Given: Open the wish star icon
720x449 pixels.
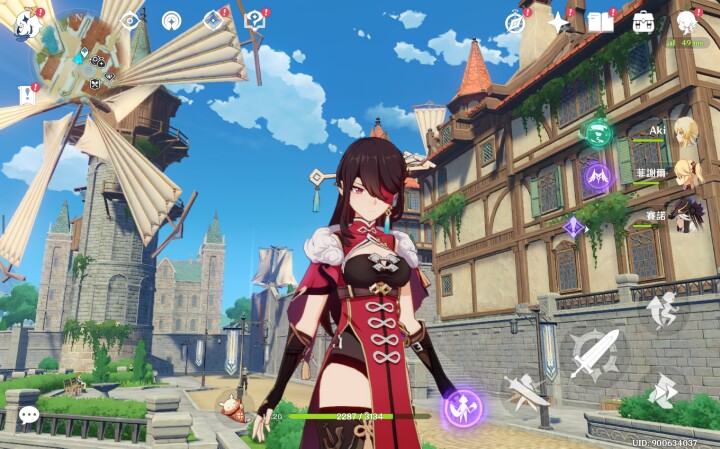Looking at the screenshot, I should (x=558, y=22).
